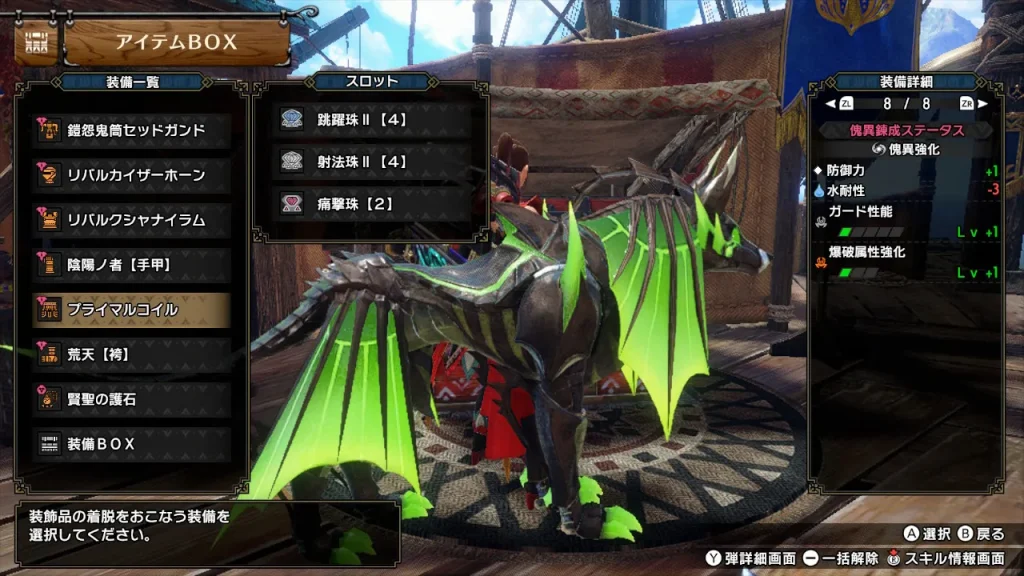Select the 跳躍珠Ⅱ【4】 decoration slot
Viewport: 1024px width, 576px height.
pyautogui.click(x=372, y=120)
